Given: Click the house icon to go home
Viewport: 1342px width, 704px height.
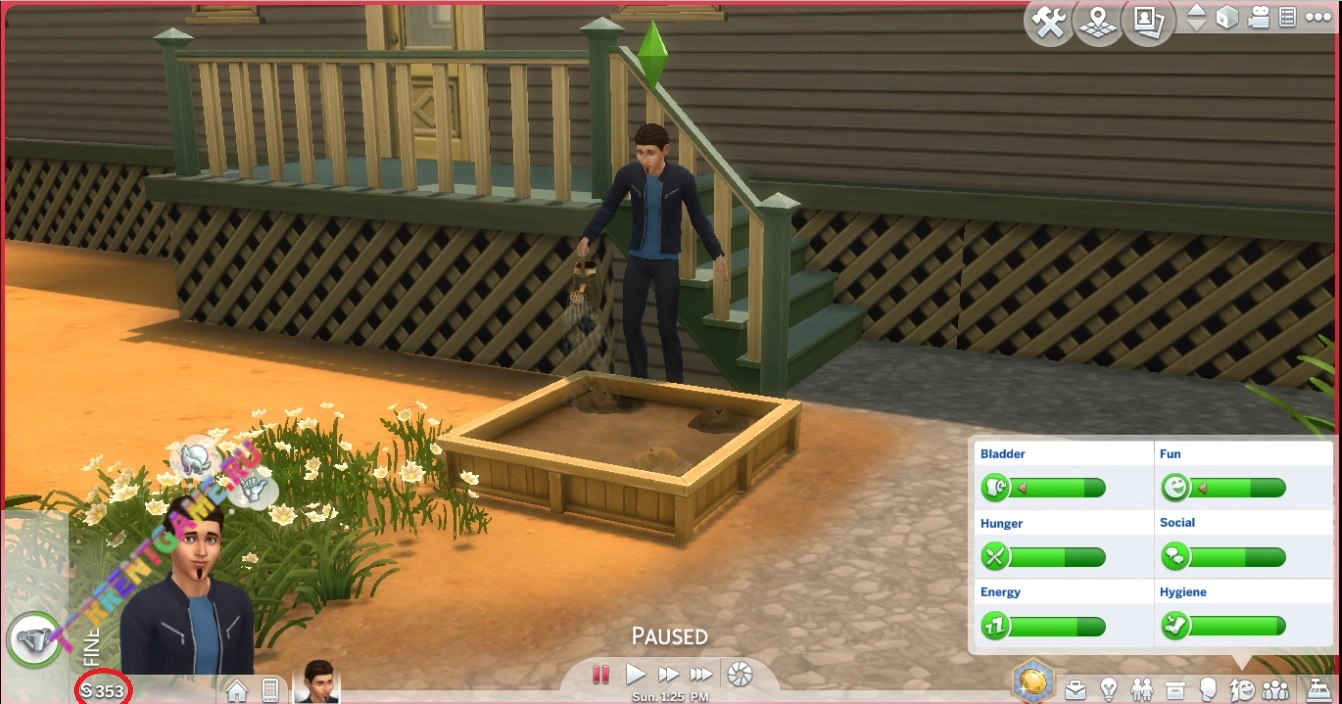Looking at the screenshot, I should [x=237, y=690].
